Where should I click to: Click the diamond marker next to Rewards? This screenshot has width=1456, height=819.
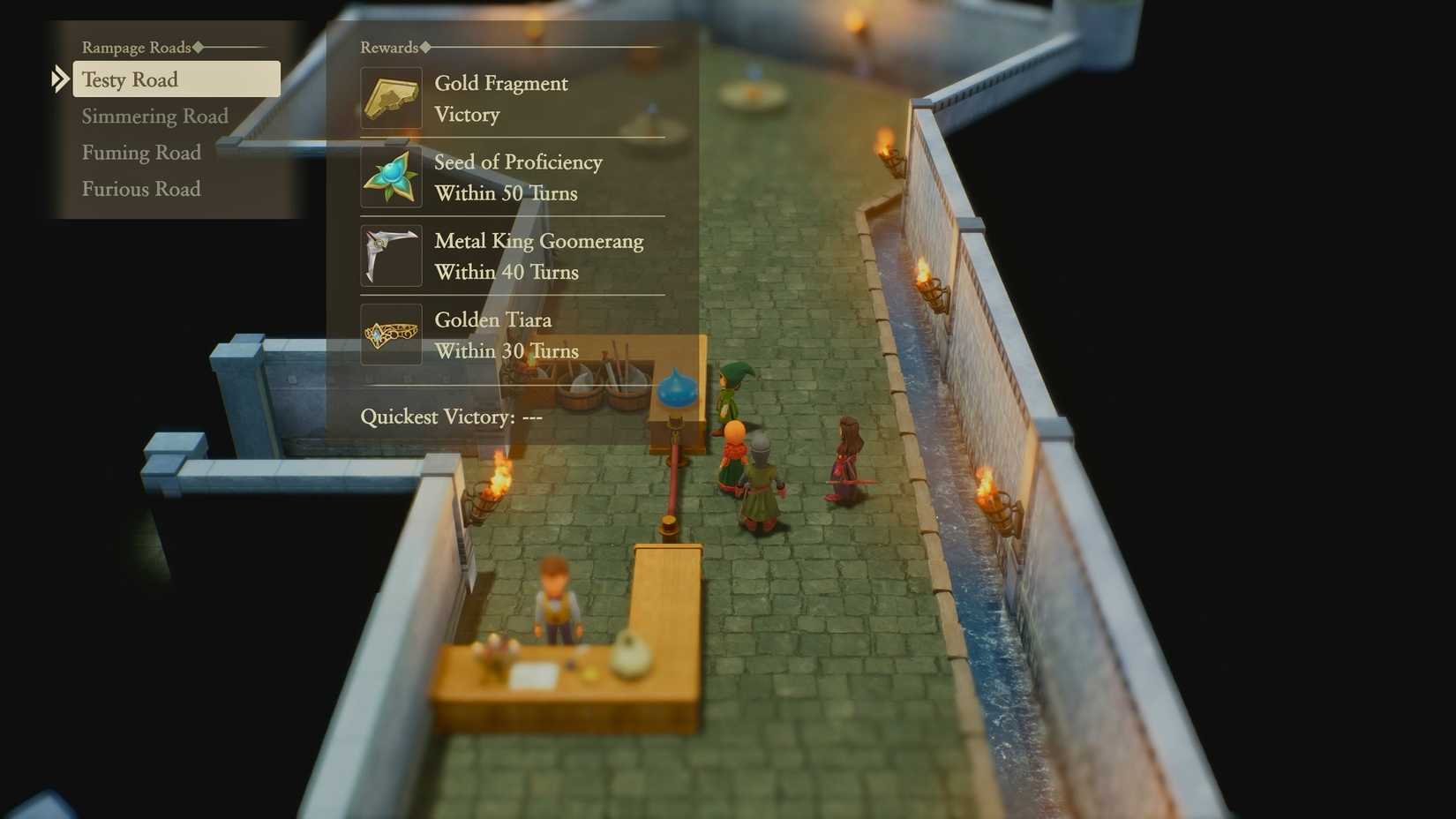pos(424,48)
